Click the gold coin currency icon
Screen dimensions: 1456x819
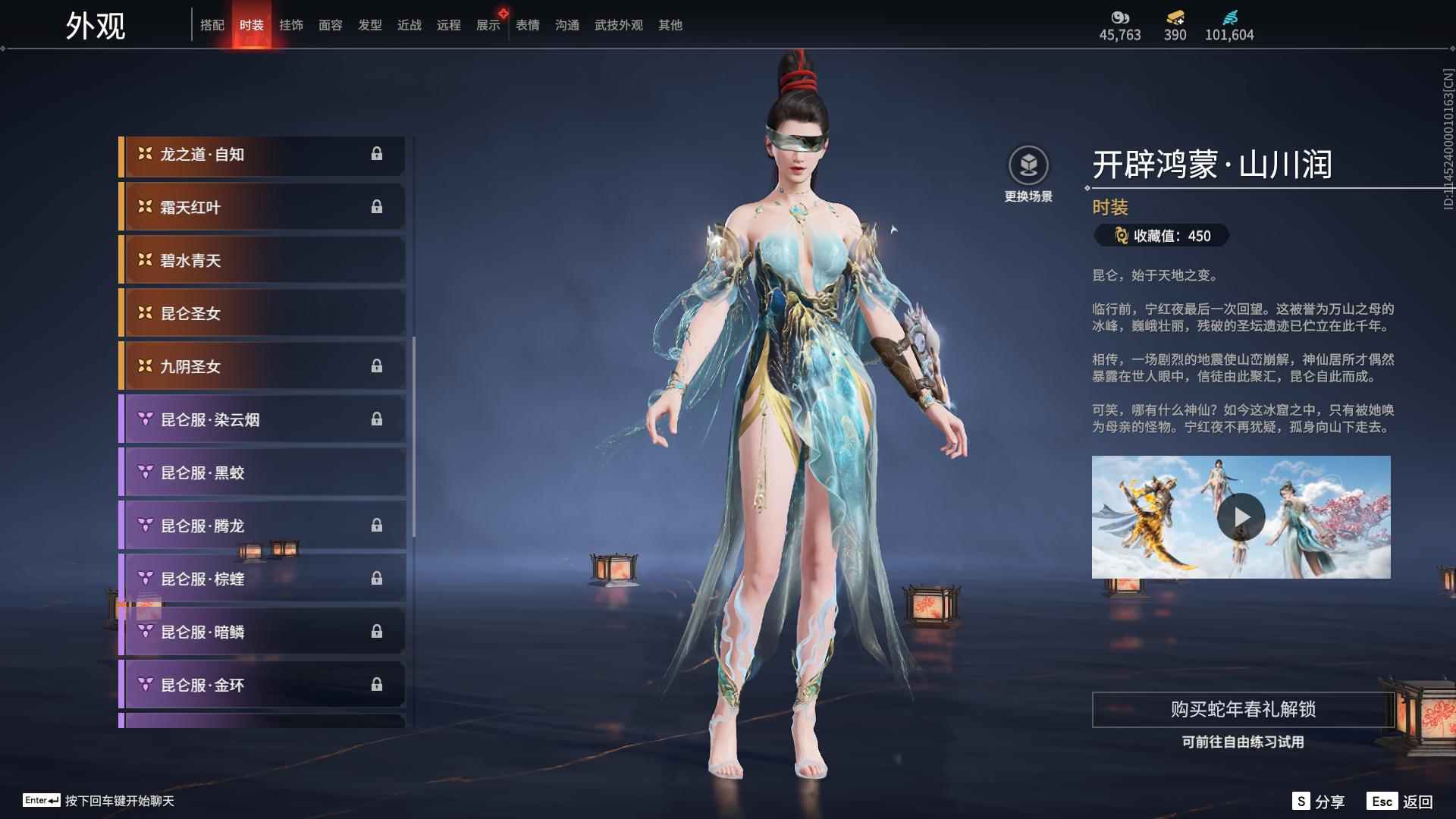1120,18
